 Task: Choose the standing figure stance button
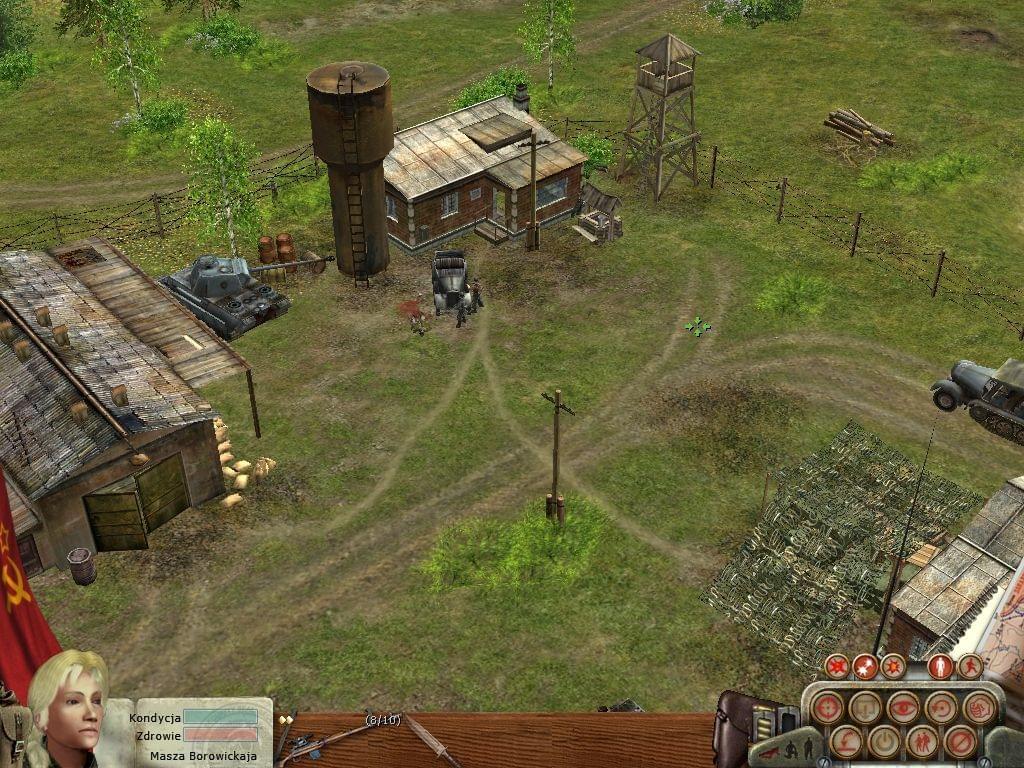(x=940, y=666)
